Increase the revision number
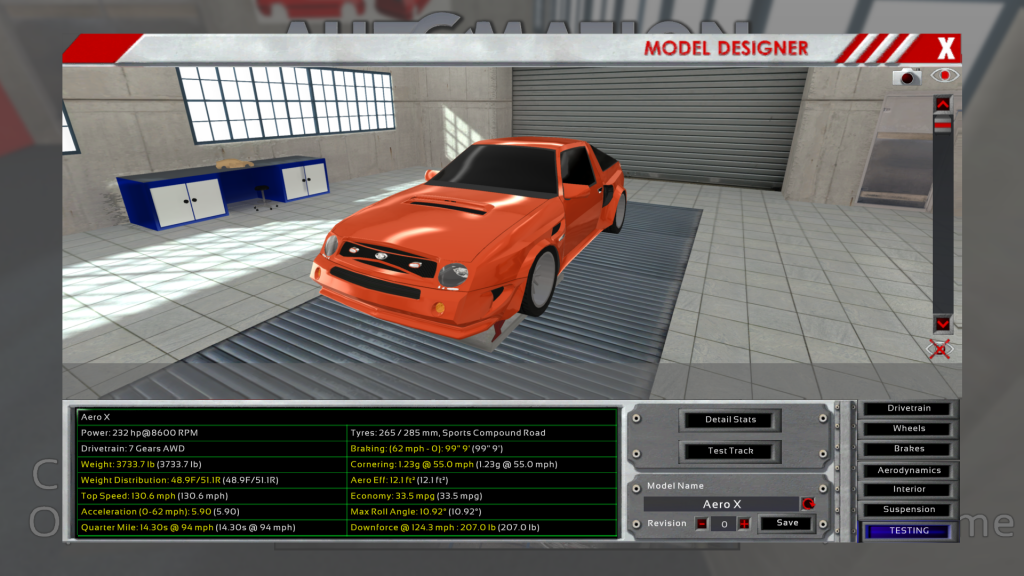The height and width of the screenshot is (576, 1024). tap(743, 523)
